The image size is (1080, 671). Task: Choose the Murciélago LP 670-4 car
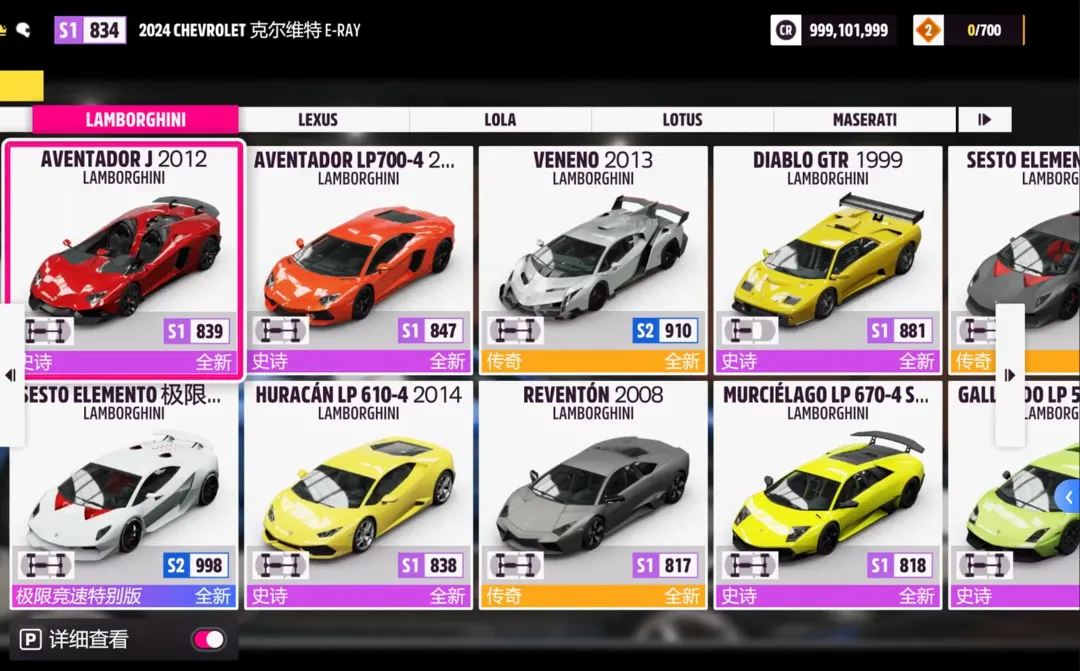click(827, 495)
